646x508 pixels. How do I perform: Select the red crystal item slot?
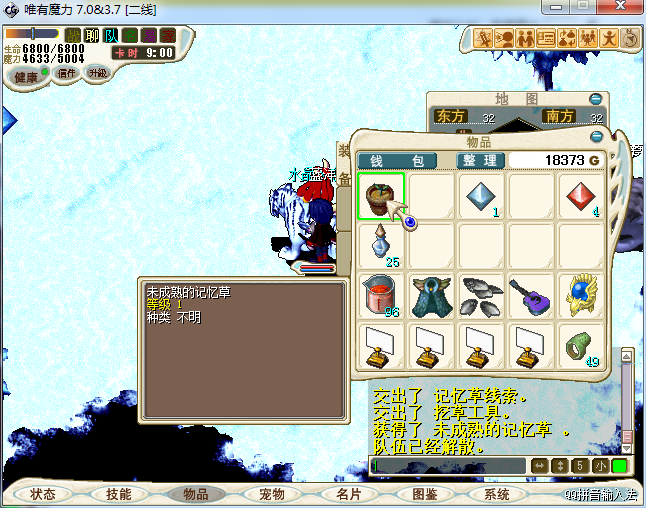click(581, 195)
